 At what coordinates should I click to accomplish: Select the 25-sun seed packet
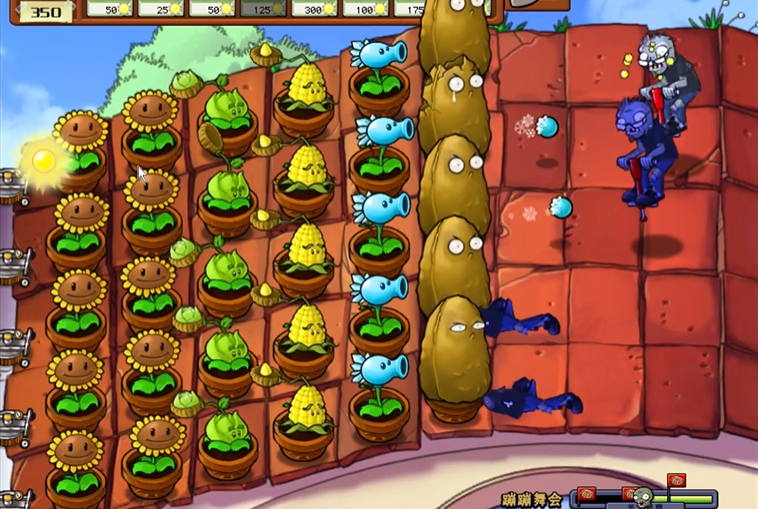[x=161, y=8]
